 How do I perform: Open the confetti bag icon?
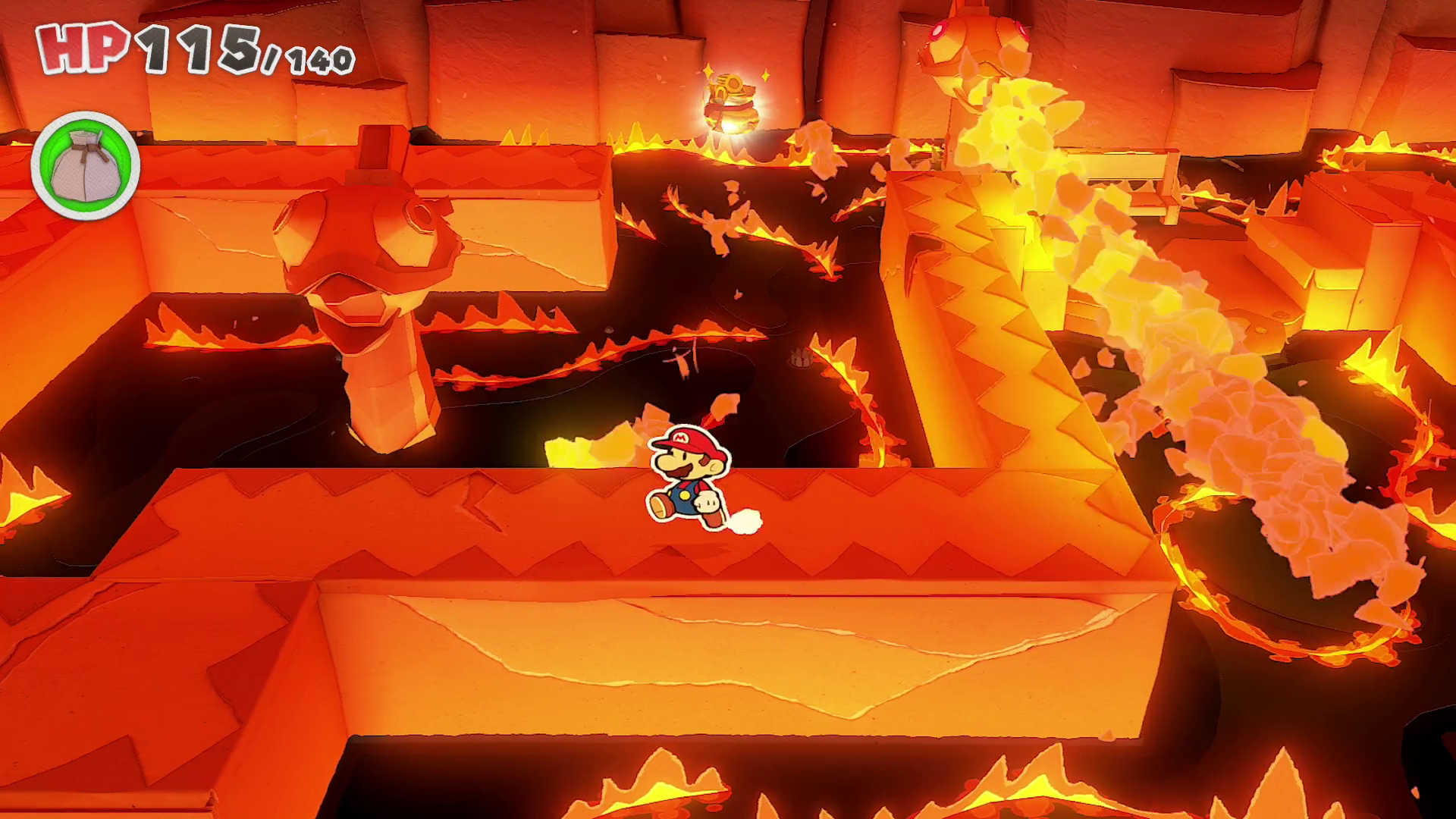[x=86, y=166]
